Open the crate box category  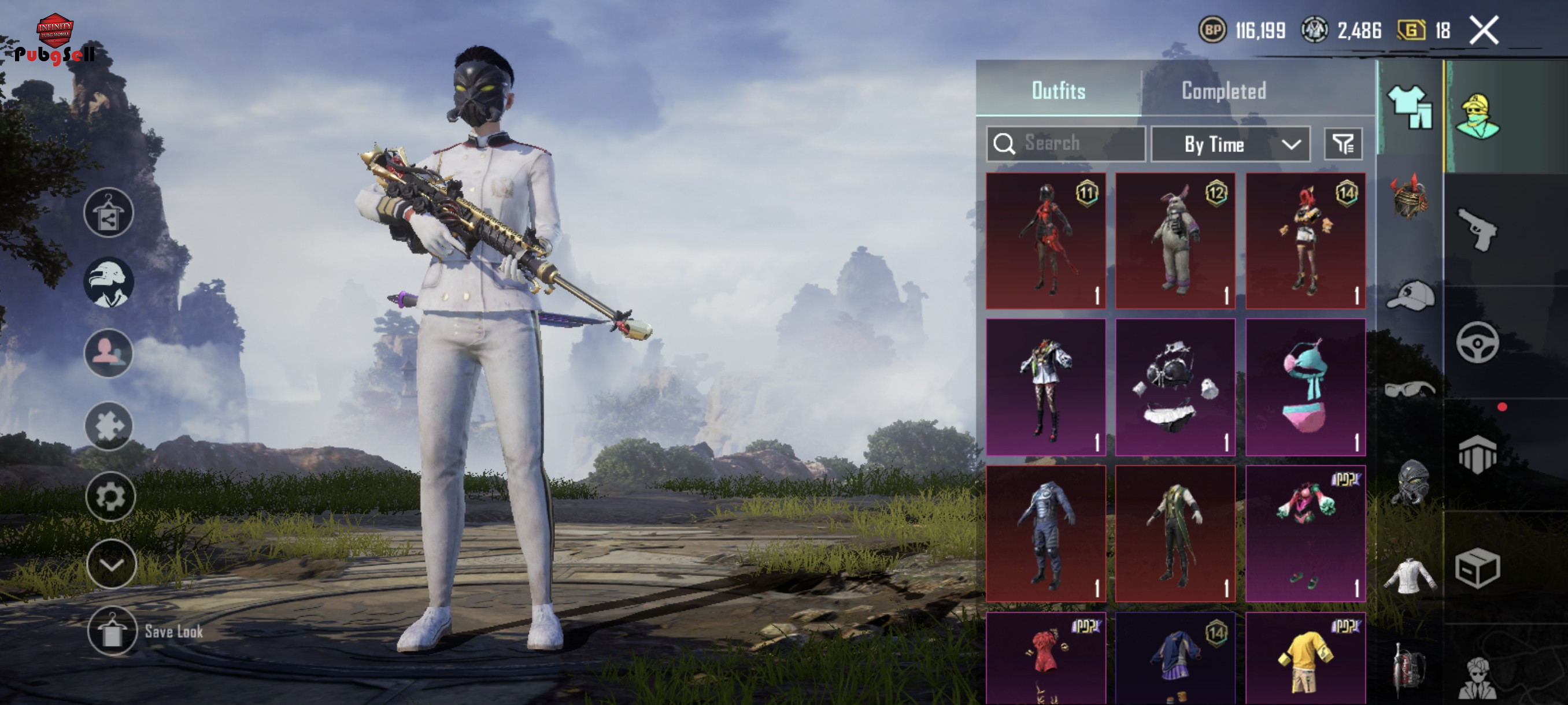(1477, 568)
